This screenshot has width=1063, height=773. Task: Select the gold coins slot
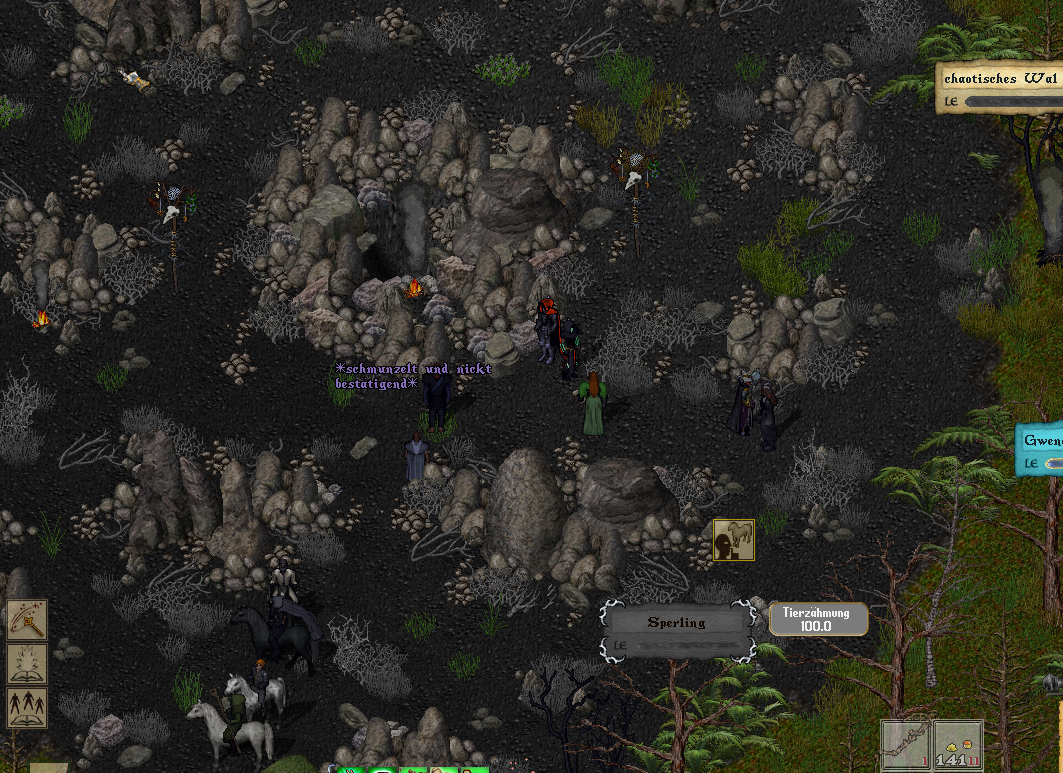pyautogui.click(x=958, y=746)
